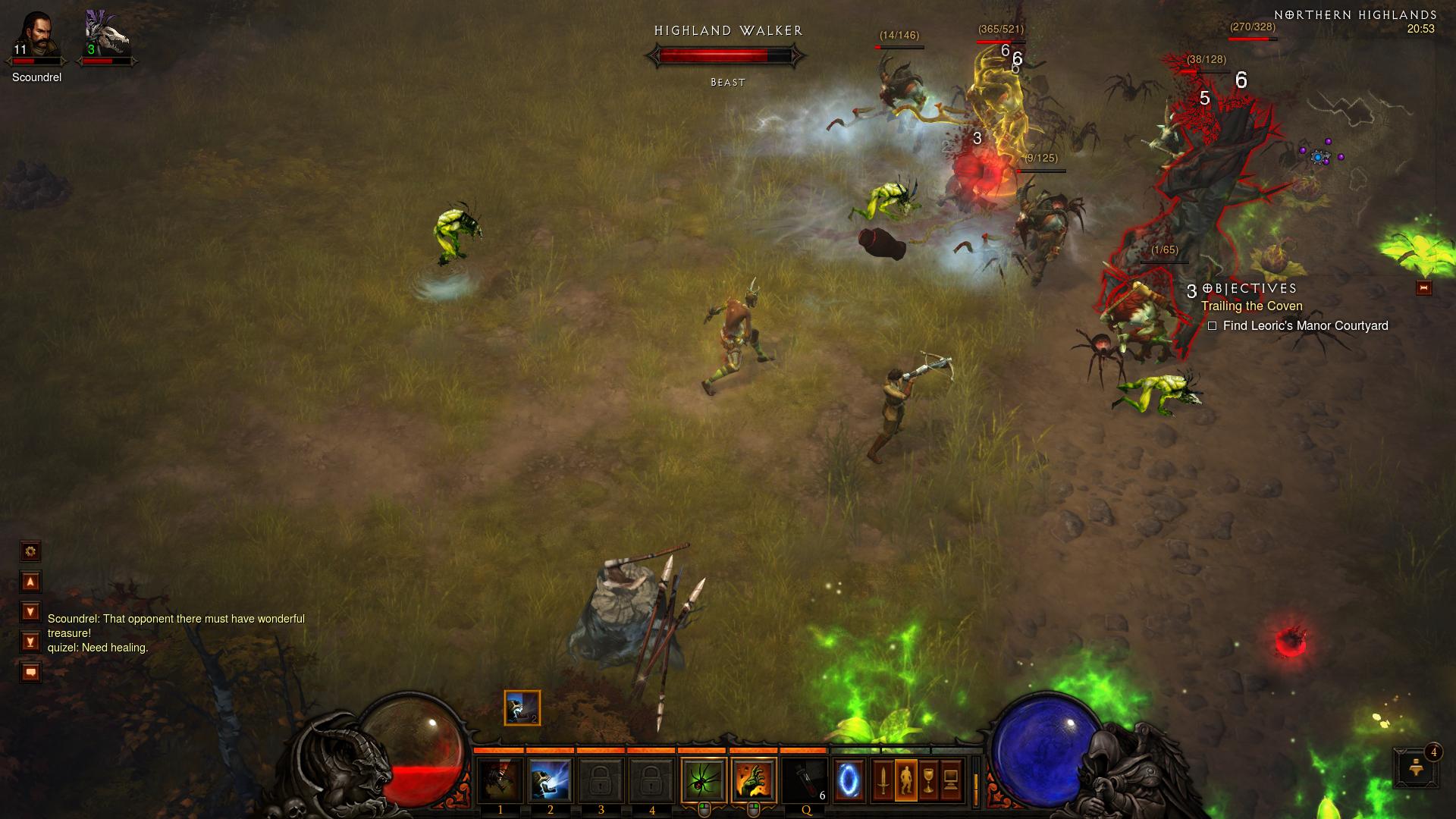1456x819 pixels.
Task: Open the goblet menu button
Action: point(928,780)
